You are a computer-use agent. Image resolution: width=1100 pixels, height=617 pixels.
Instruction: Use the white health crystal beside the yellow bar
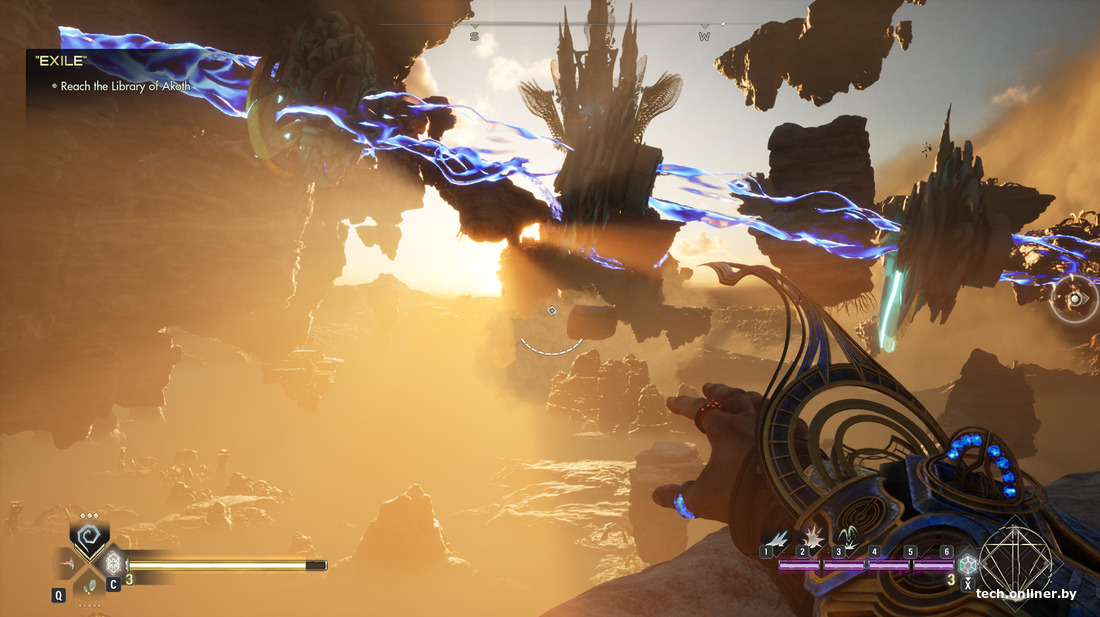[x=113, y=562]
